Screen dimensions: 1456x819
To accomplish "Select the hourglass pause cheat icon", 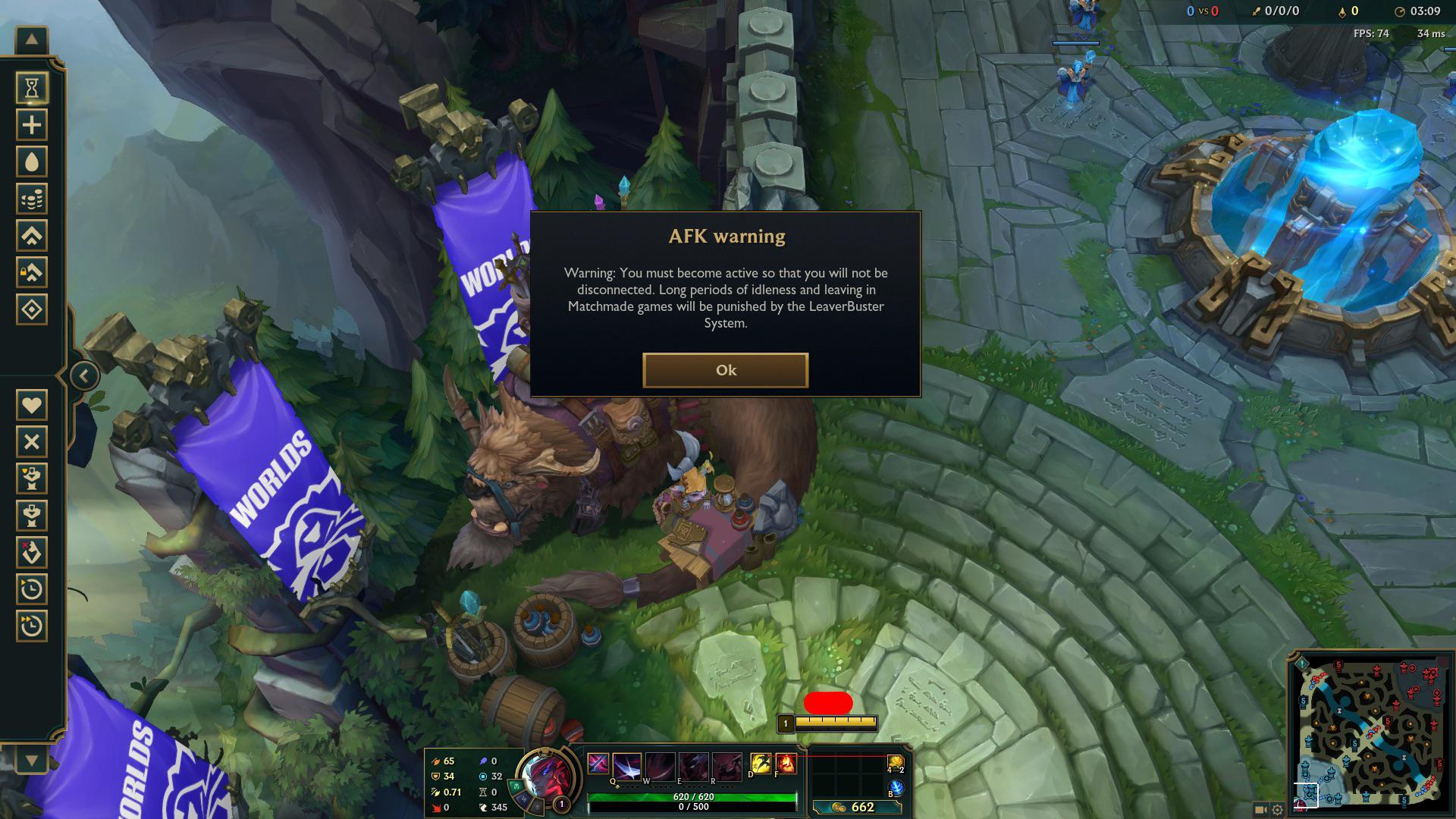I will pos(31,88).
